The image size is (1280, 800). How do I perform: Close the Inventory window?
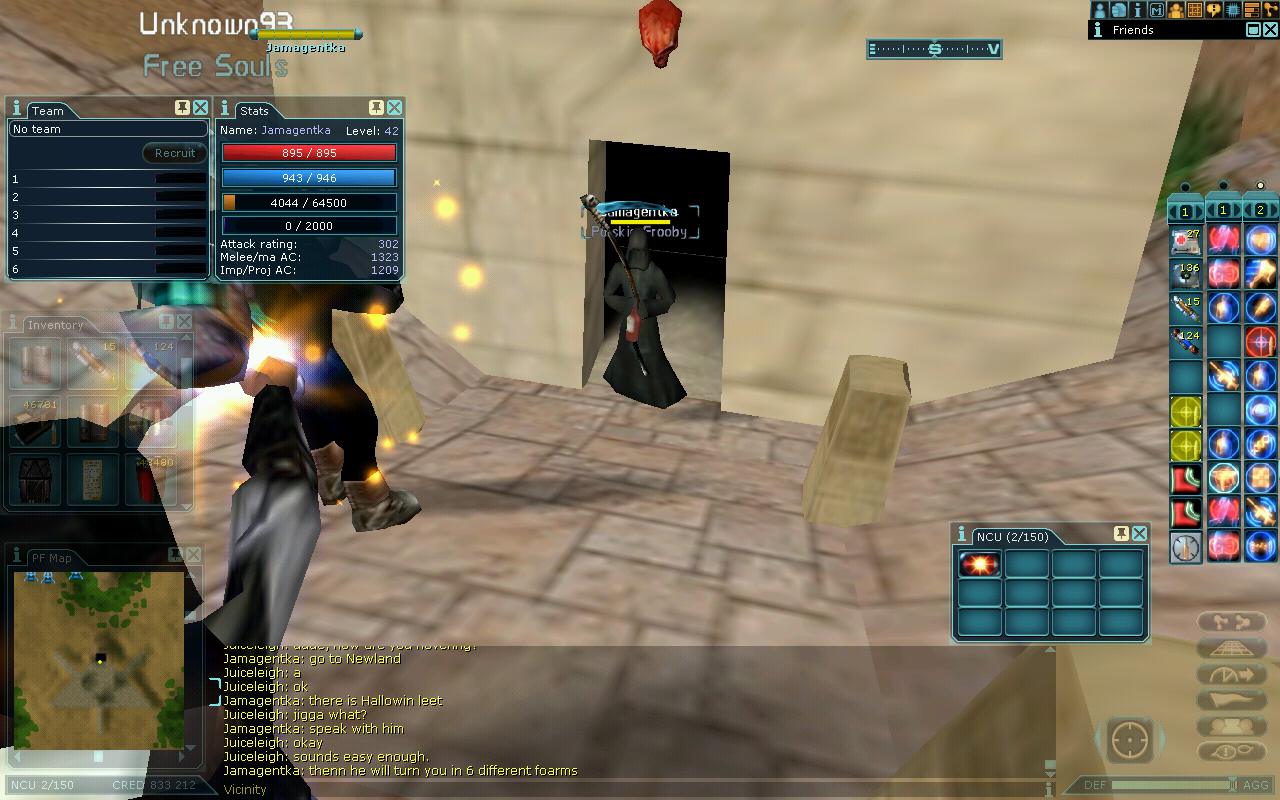click(x=184, y=322)
